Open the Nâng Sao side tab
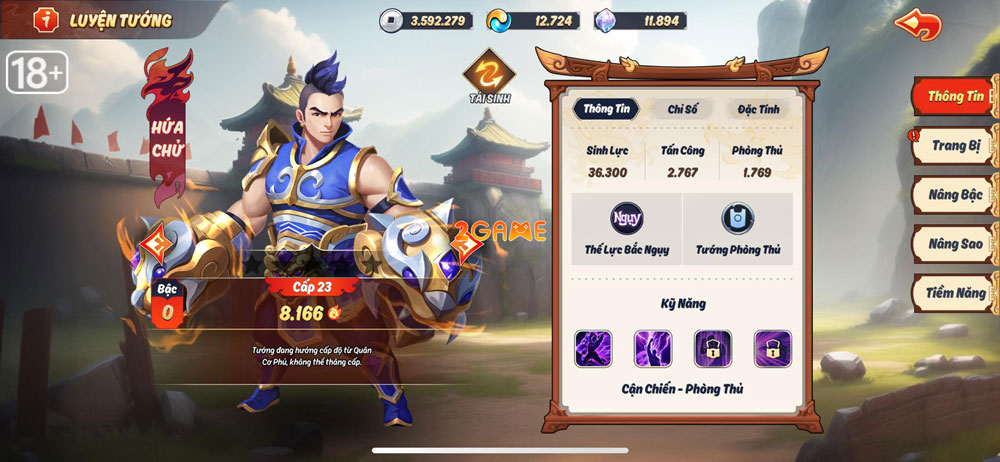This screenshot has height=462, width=1000. (955, 243)
